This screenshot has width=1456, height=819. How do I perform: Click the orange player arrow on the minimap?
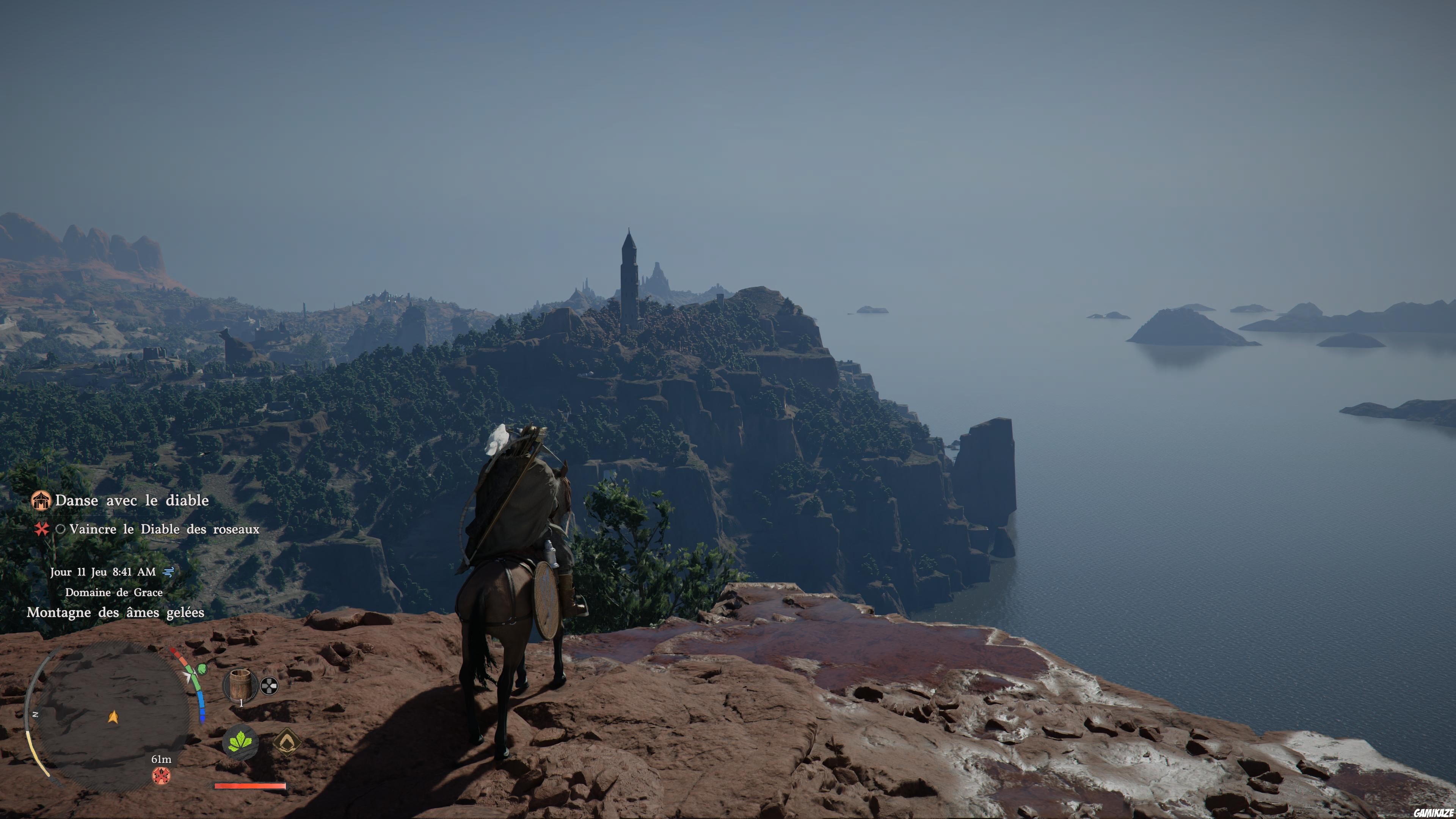click(113, 717)
